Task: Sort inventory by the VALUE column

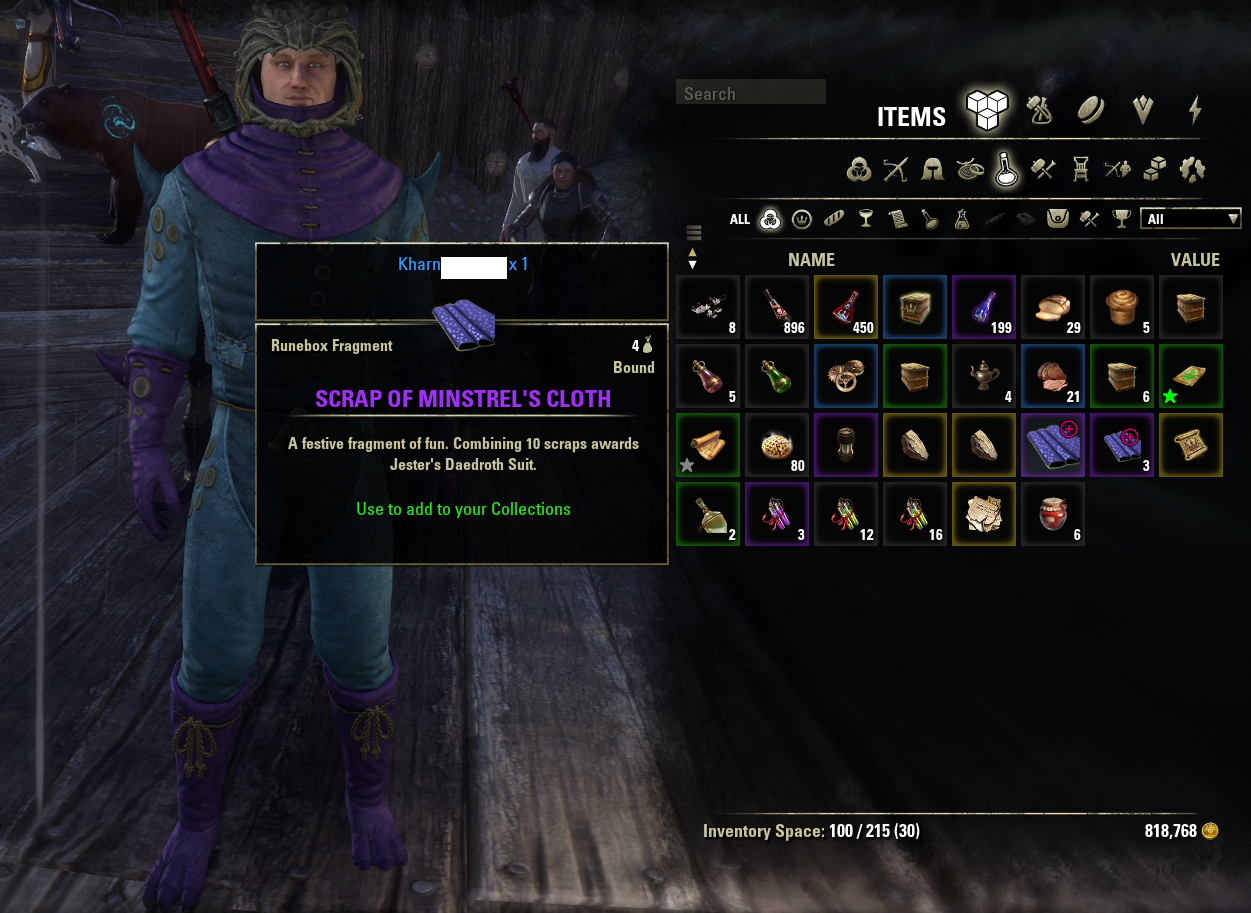Action: (1195, 260)
